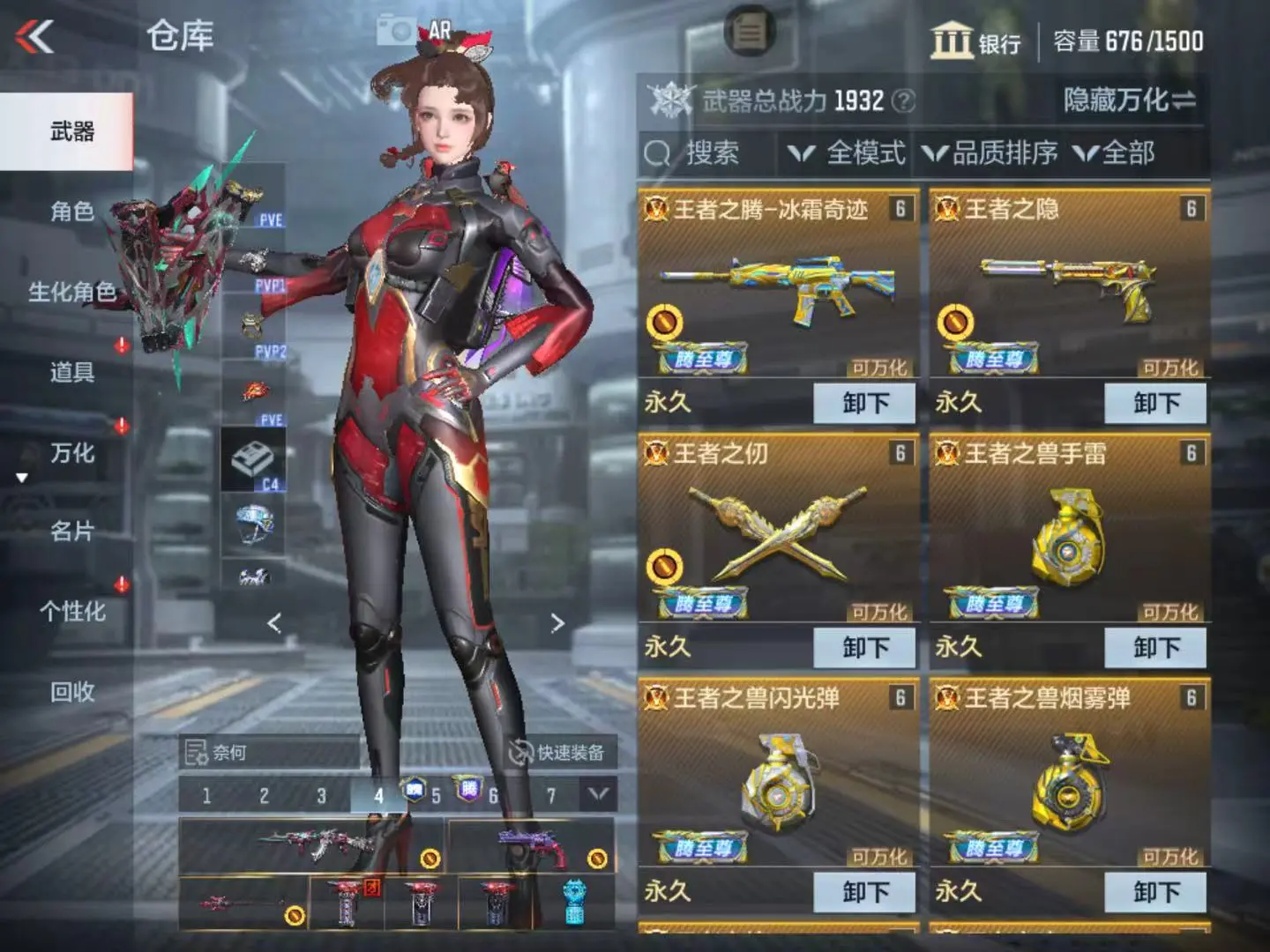1270x952 pixels.
Task: Show the 个性化 tab
Action: 71,612
